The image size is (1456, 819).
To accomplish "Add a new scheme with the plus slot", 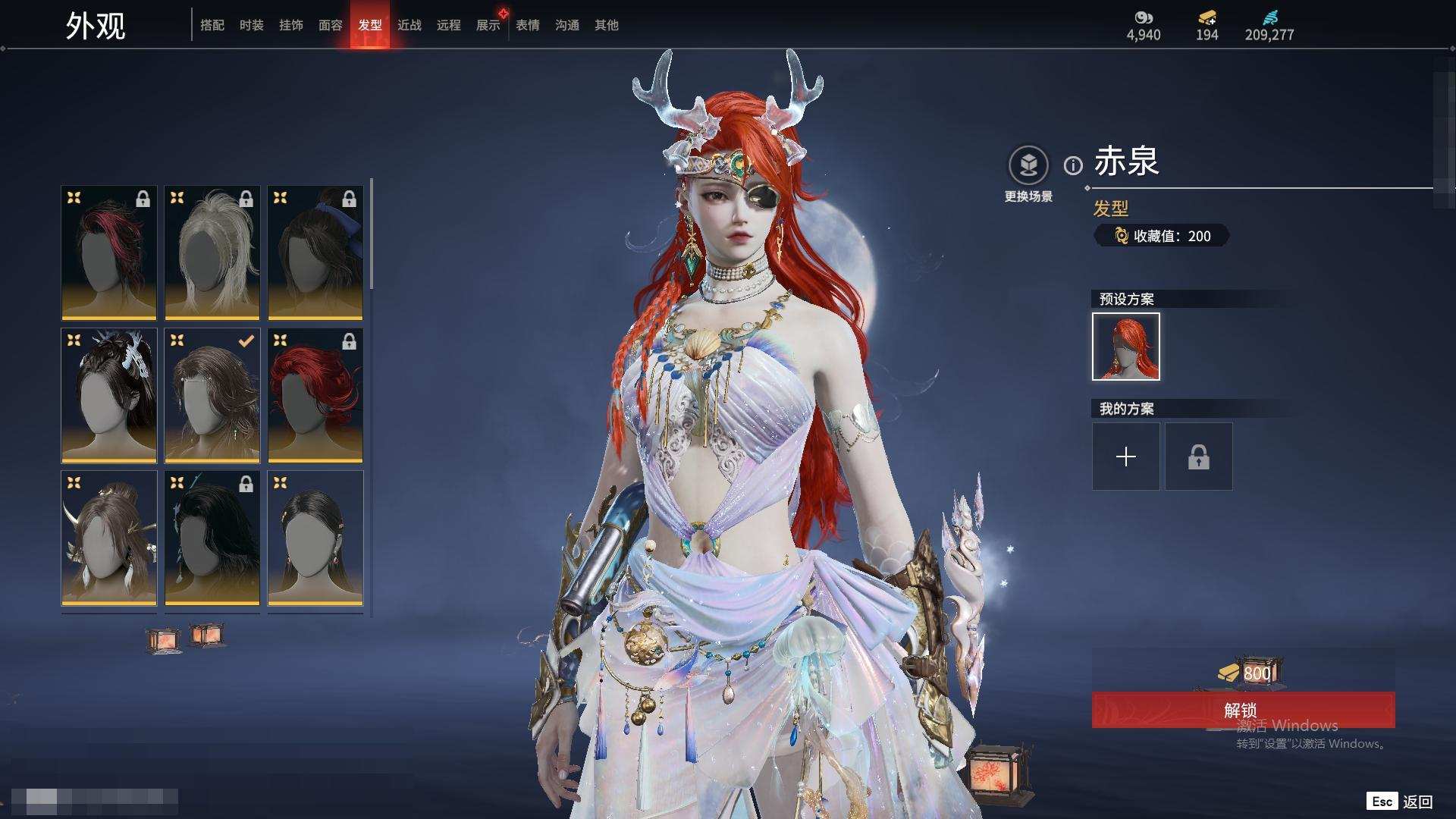I will [1125, 457].
